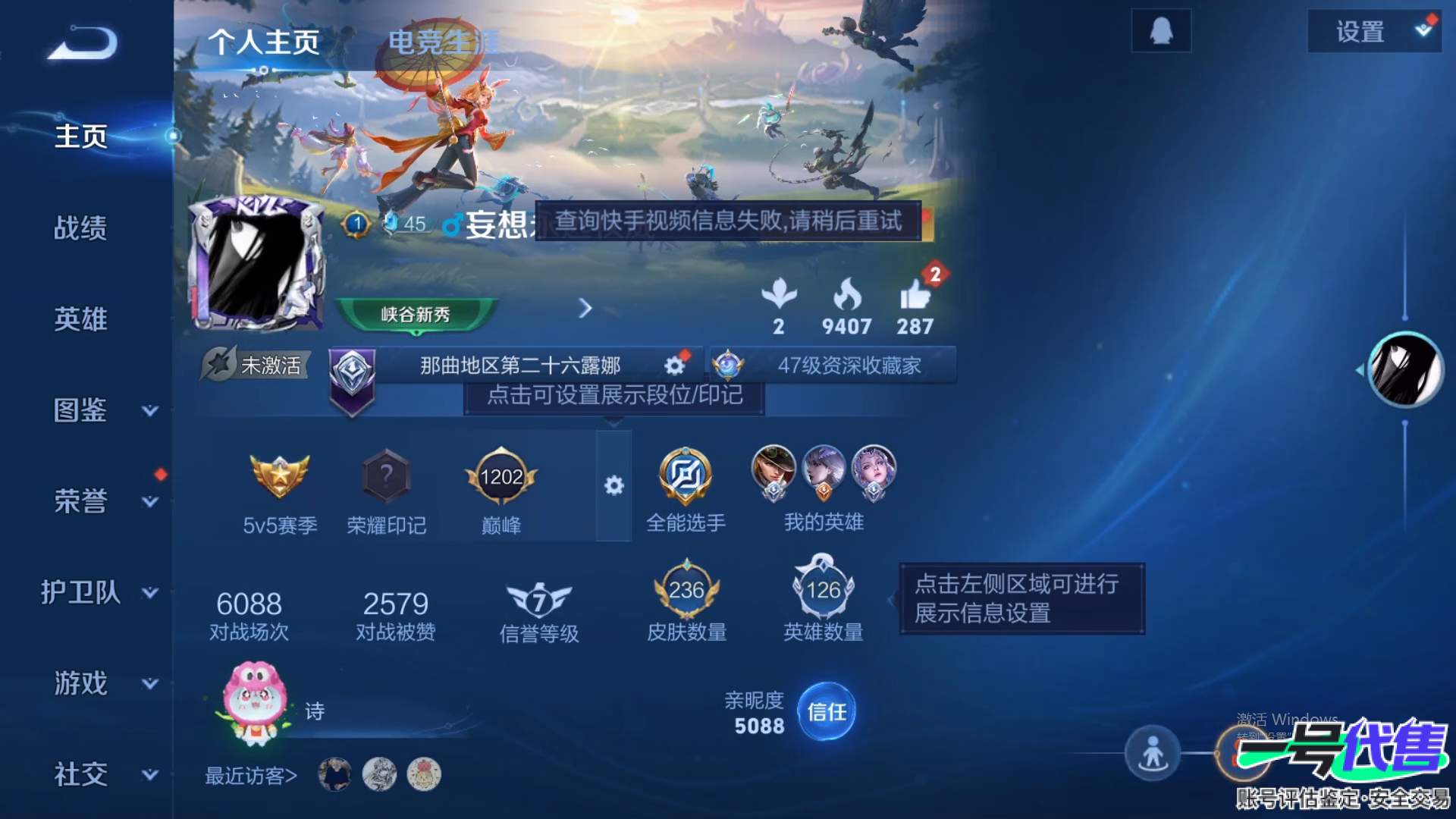Screen dimensions: 1456x819
Task: Expand the 图鉴 sidebar section
Action: pos(81,411)
